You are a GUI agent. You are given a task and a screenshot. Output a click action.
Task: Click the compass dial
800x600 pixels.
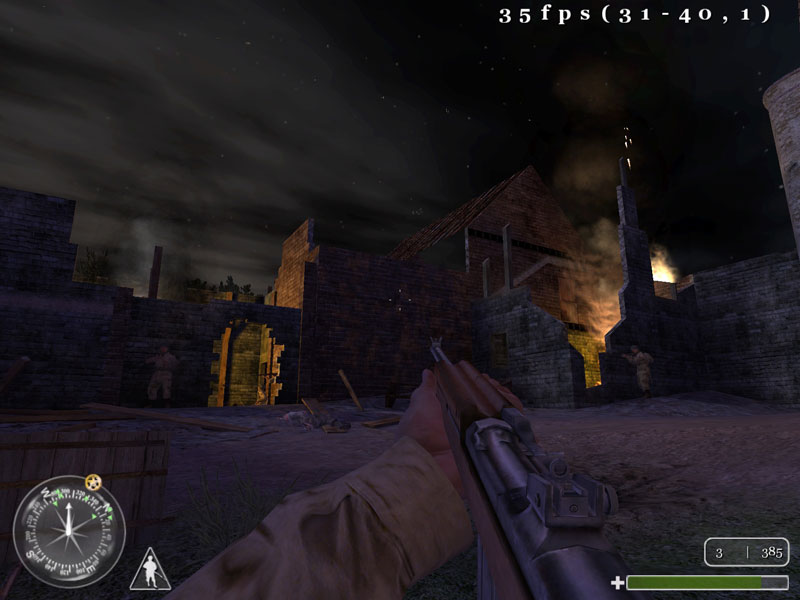[68, 530]
